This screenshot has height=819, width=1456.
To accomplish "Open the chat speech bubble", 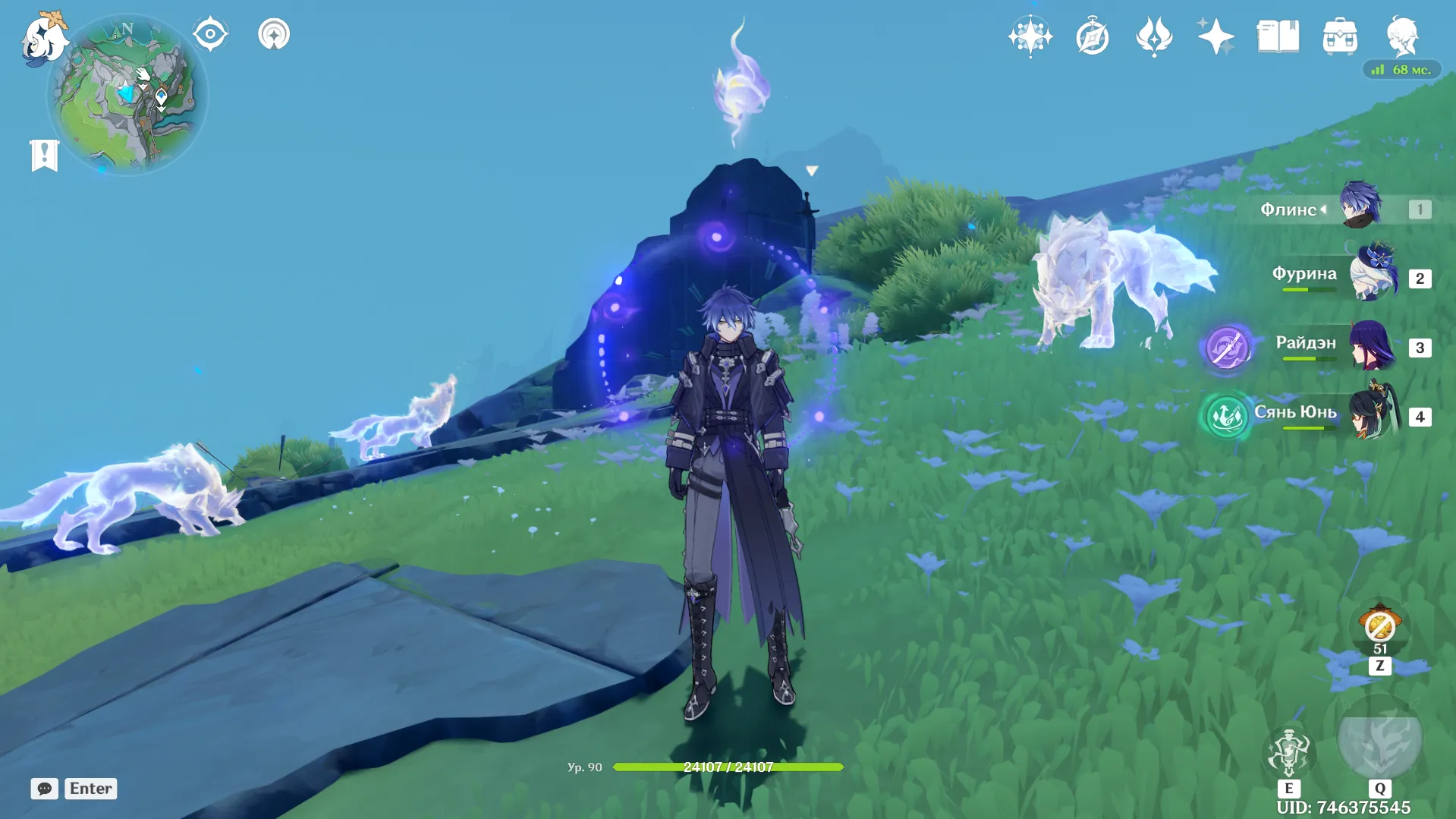I will tap(44, 789).
